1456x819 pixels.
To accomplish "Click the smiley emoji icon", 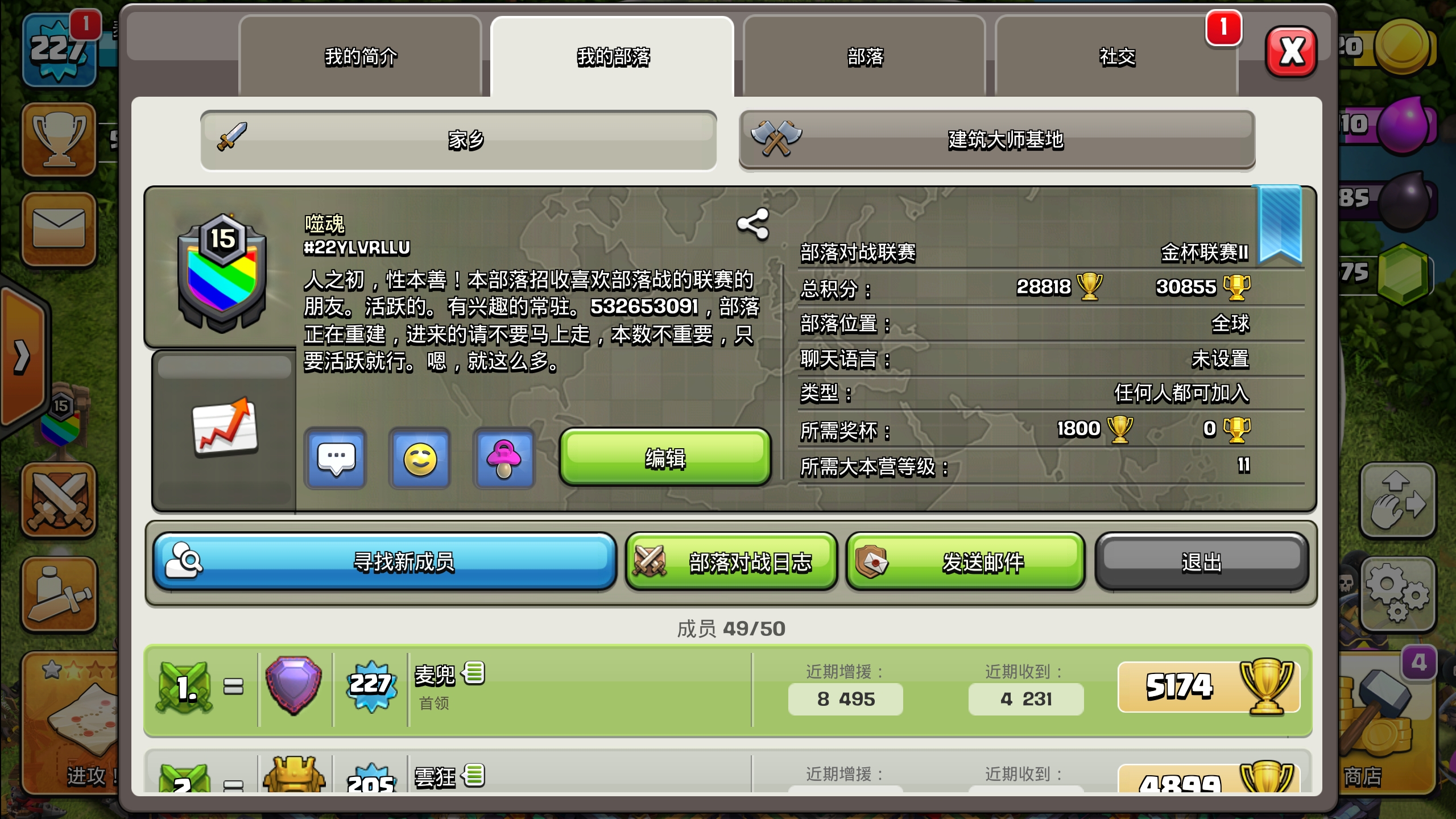I will point(419,458).
